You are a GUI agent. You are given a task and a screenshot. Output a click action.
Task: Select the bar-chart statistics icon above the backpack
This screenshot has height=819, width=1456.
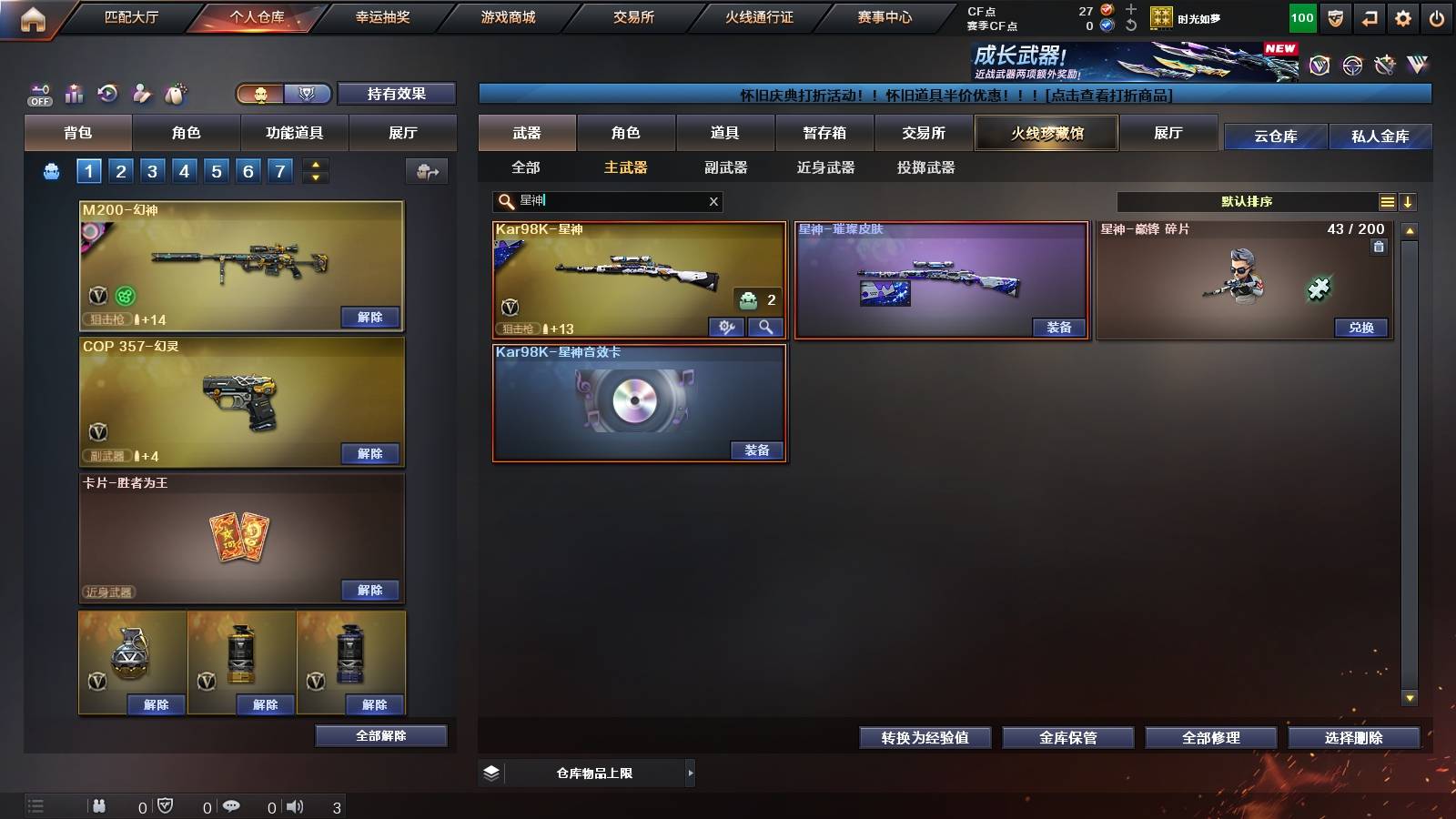click(74, 93)
